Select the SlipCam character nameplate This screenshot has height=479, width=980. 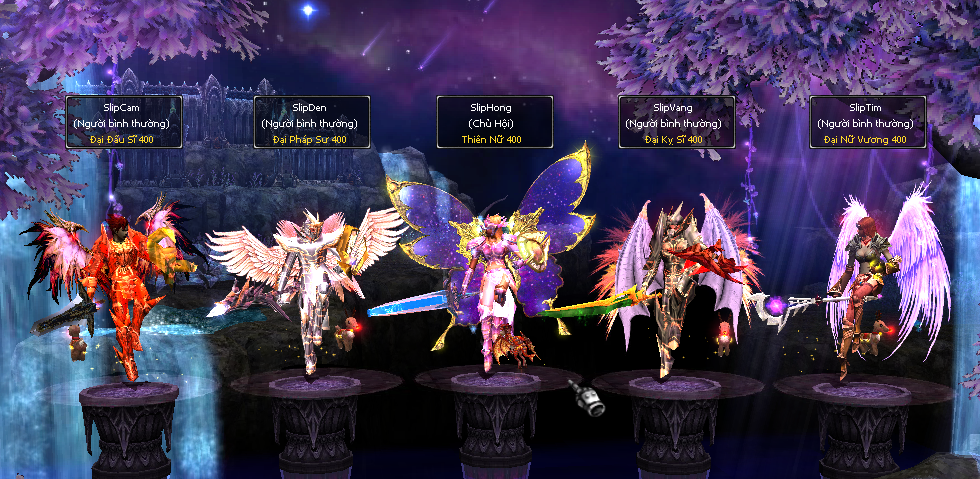[x=124, y=122]
